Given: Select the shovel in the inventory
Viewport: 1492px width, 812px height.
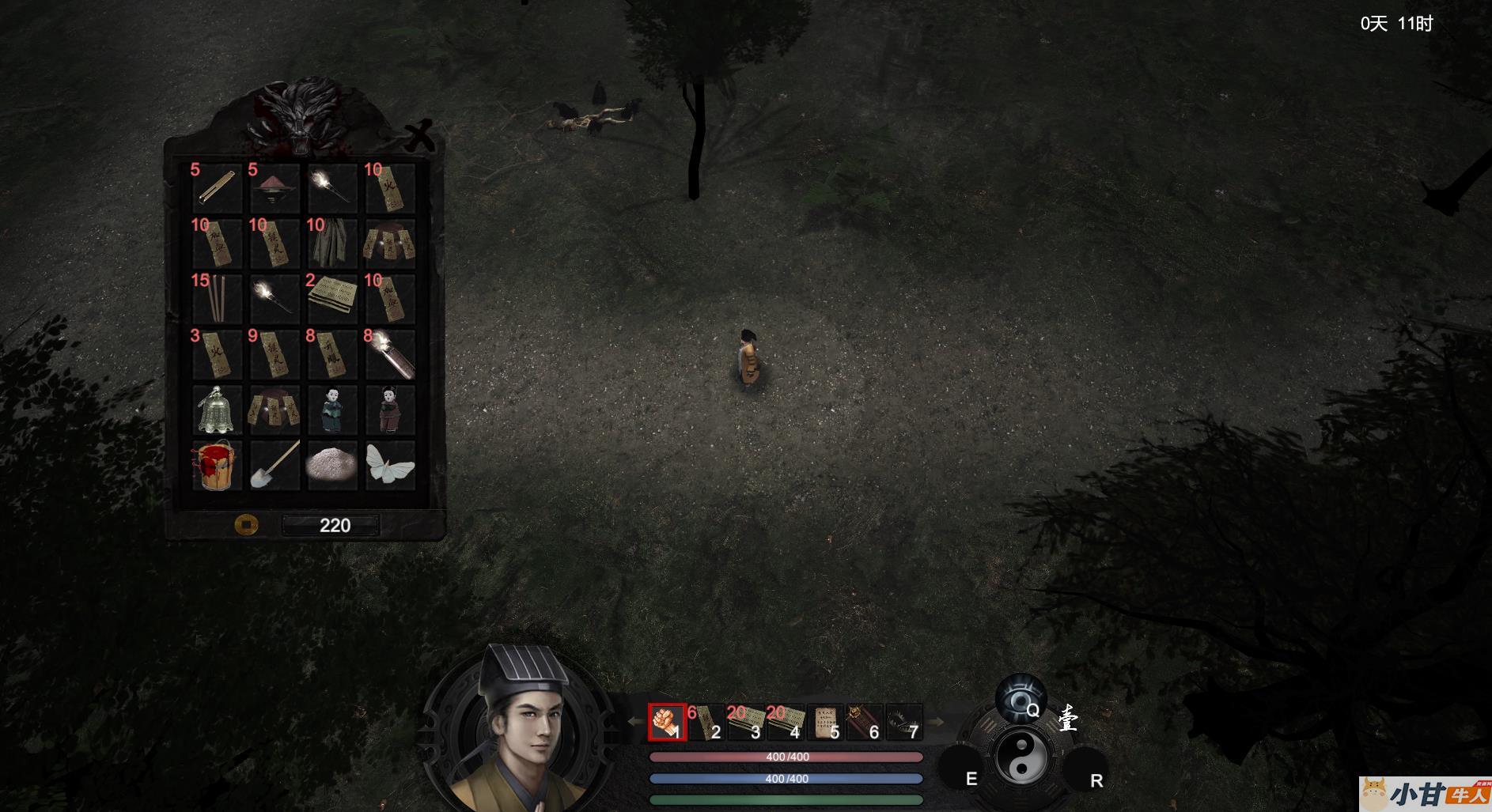Looking at the screenshot, I should pyautogui.click(x=275, y=465).
